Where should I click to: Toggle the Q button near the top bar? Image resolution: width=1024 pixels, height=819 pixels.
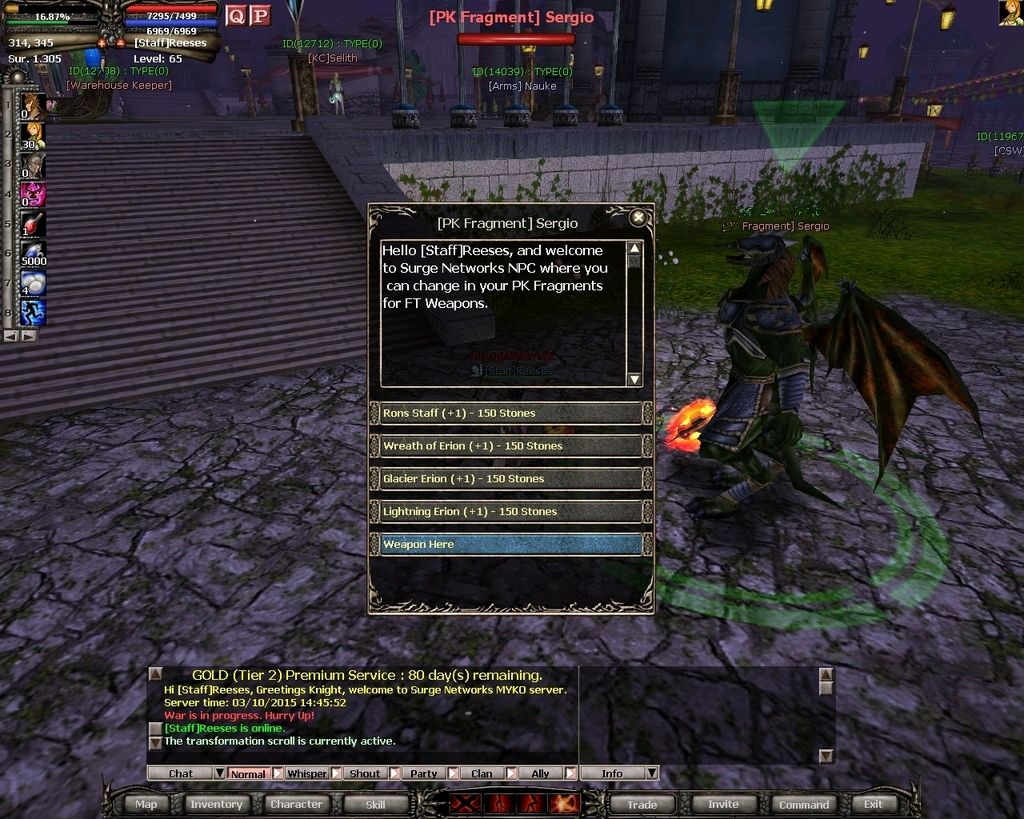235,15
